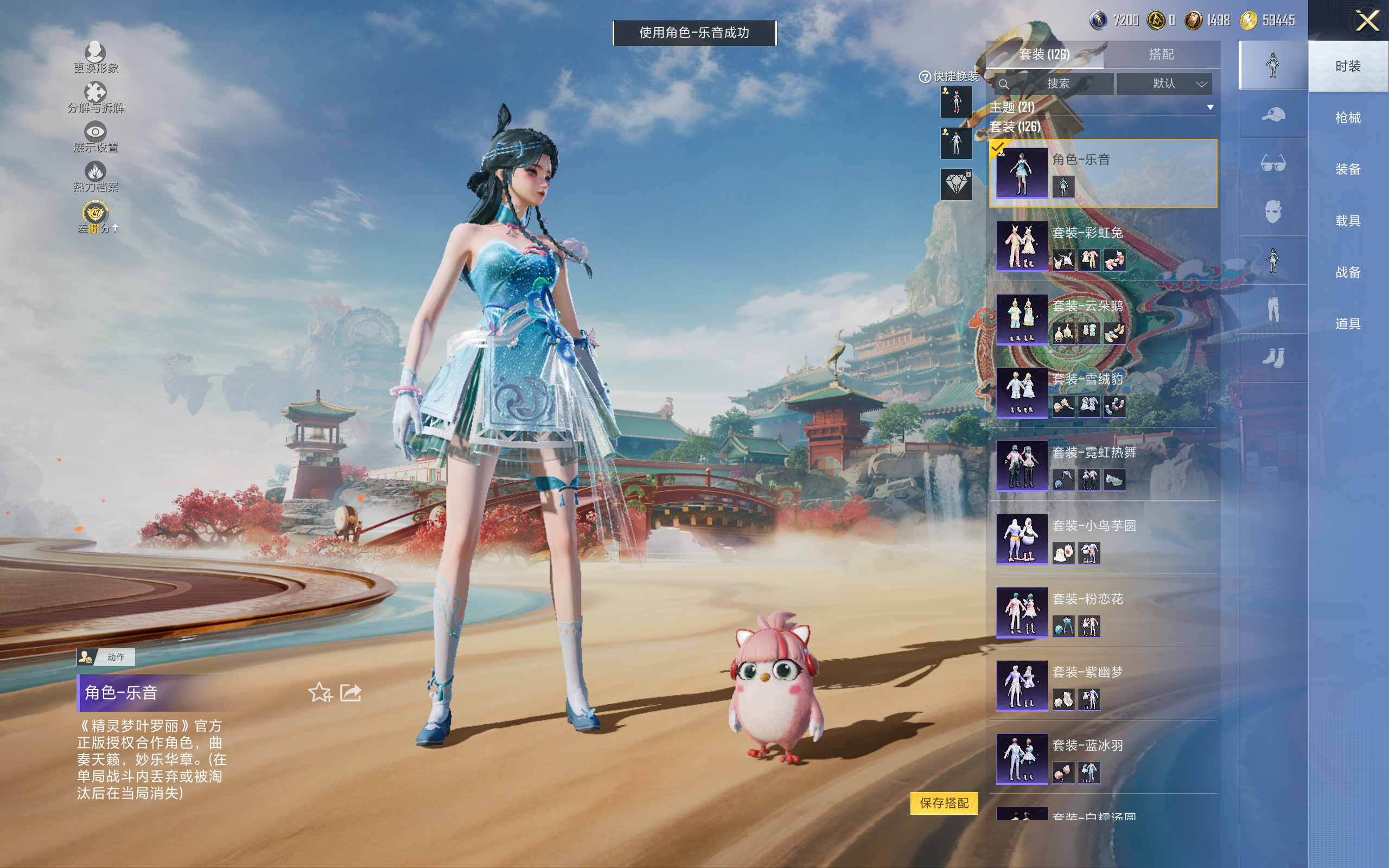Go to the 载具 category
The image size is (1389, 868).
(x=1347, y=221)
